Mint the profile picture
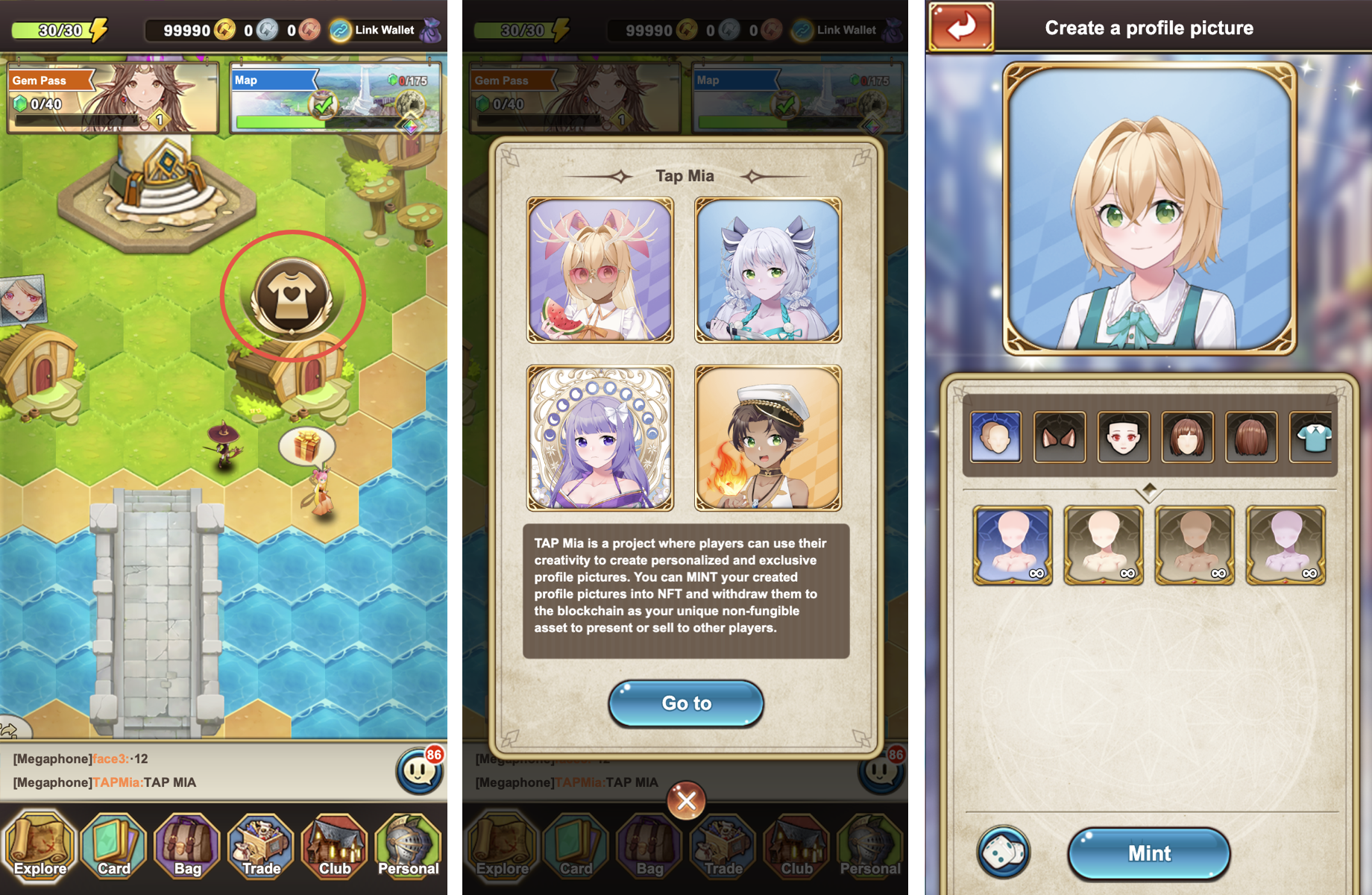 1149,853
